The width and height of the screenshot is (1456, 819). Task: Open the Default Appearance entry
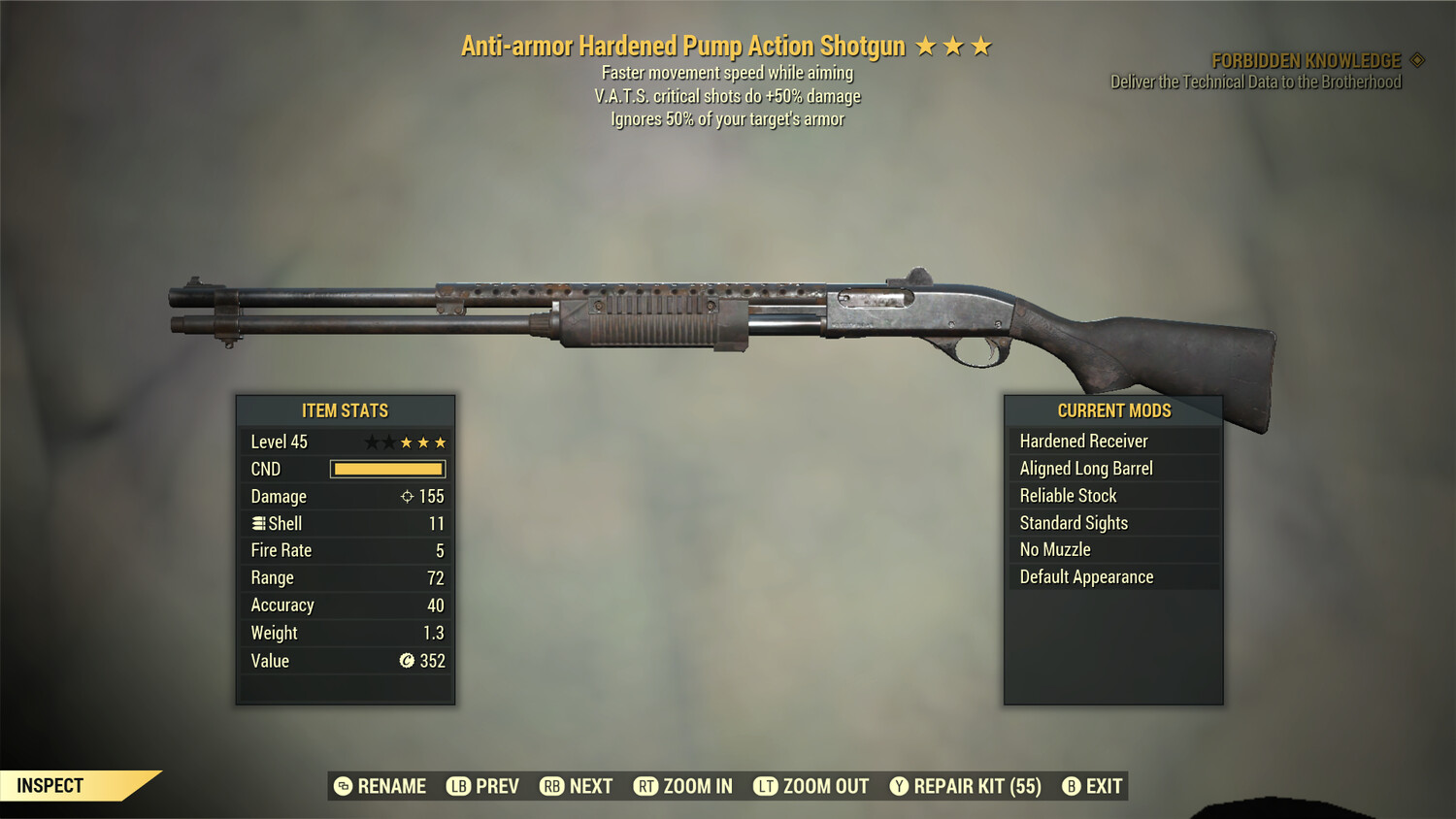(x=1086, y=576)
